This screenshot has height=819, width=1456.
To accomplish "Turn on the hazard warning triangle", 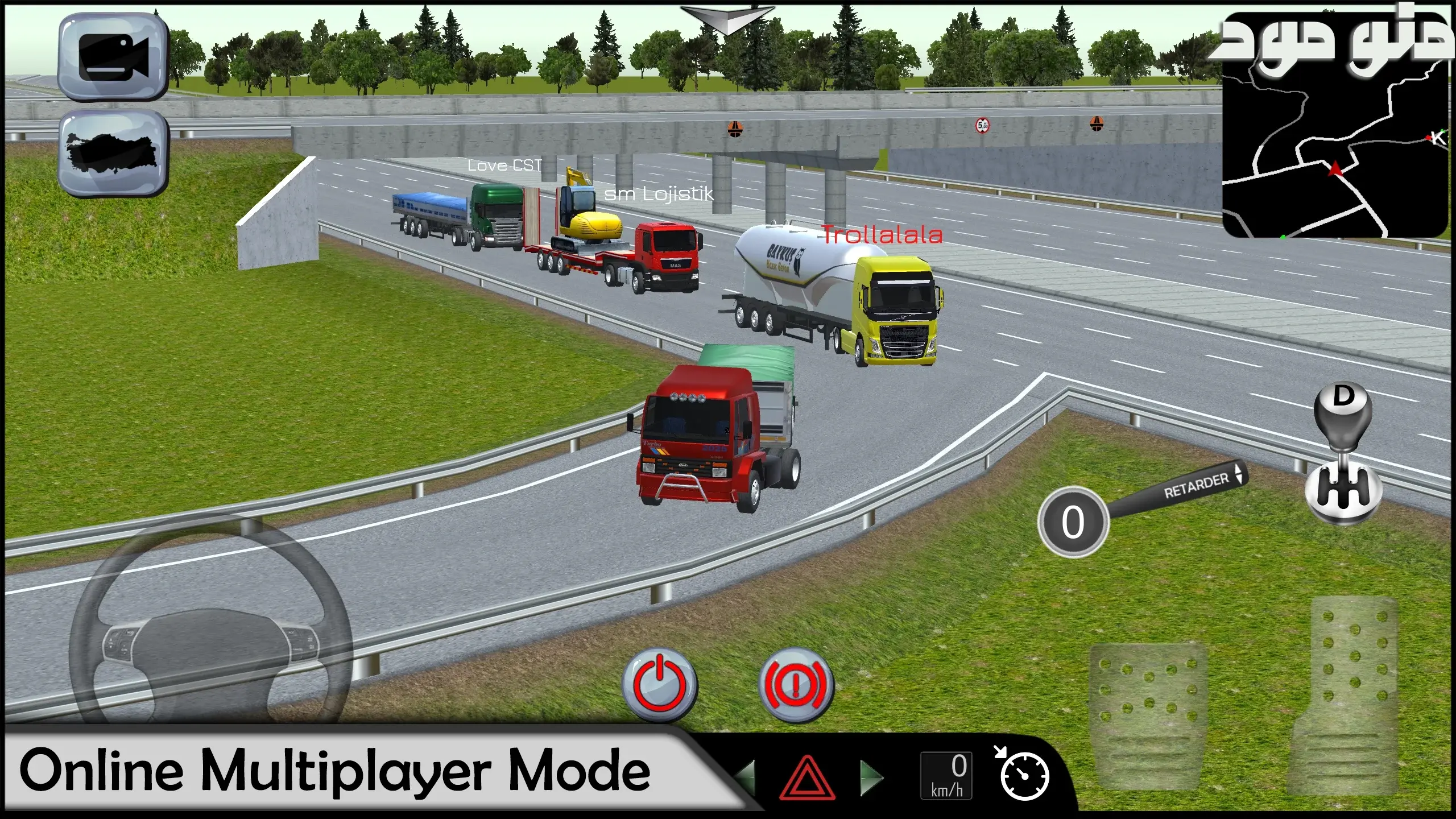I will point(806,777).
